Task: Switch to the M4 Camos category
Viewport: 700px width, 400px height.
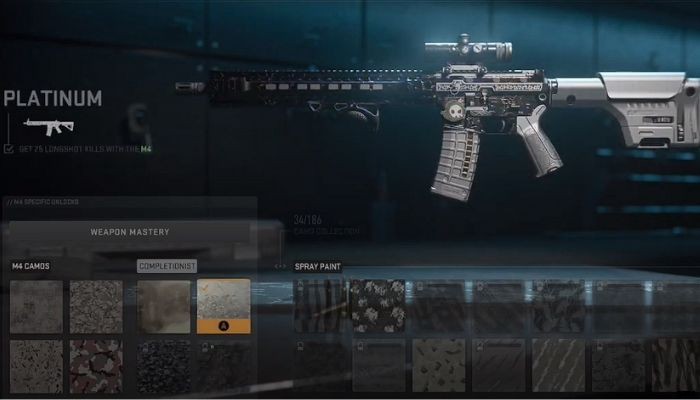Action: 31,266
